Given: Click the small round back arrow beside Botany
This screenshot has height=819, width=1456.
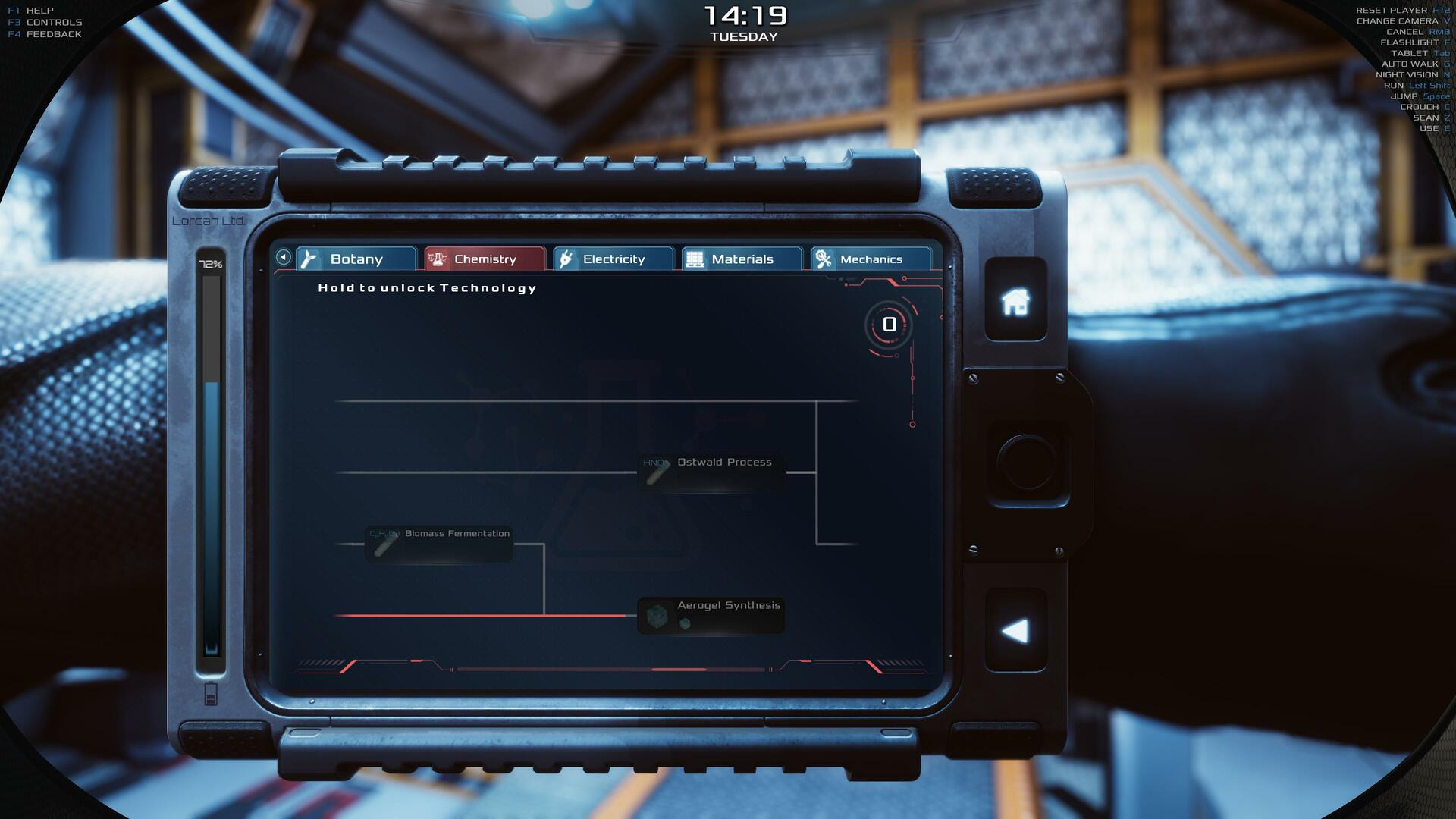Looking at the screenshot, I should 283,257.
